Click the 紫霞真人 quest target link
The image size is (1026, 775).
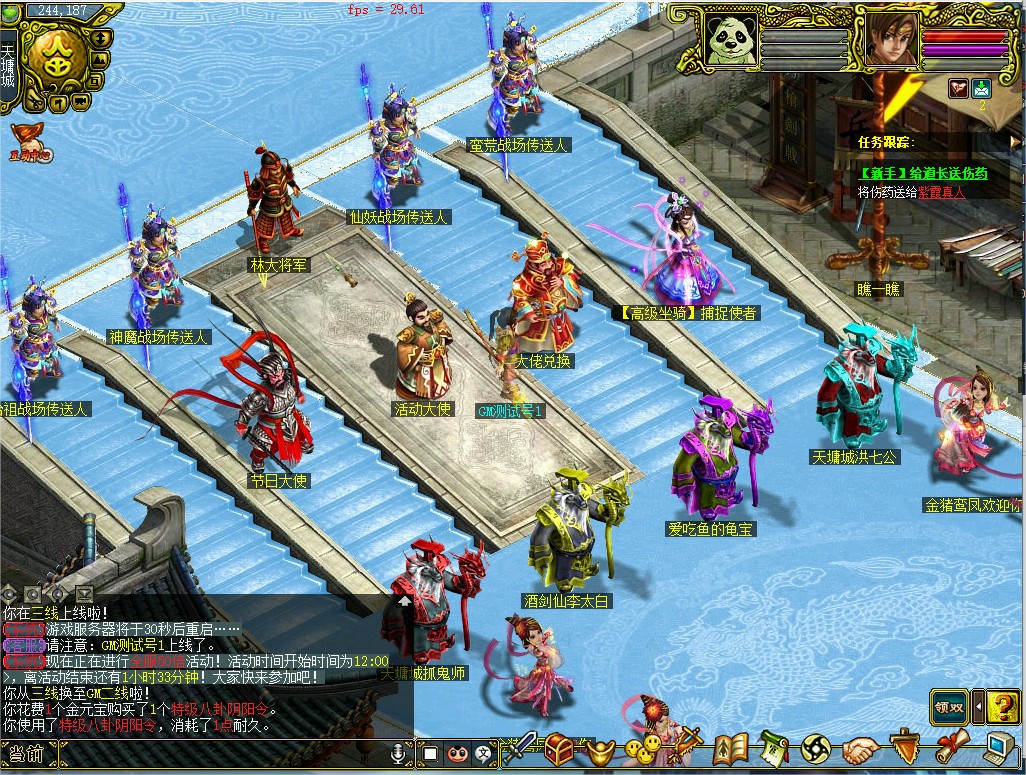point(941,192)
